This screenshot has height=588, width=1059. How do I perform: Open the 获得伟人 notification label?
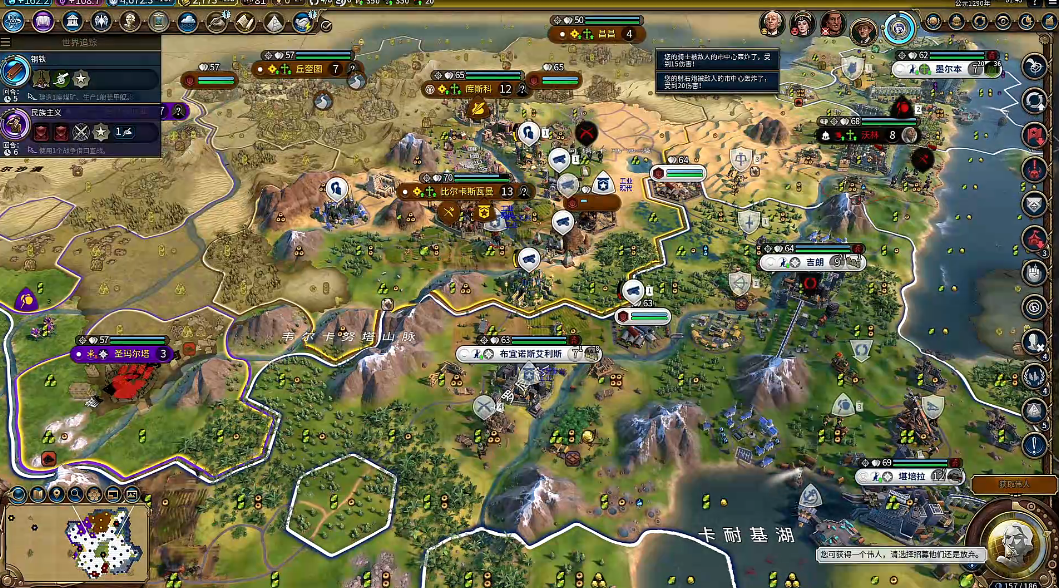pyautogui.click(x=1013, y=484)
